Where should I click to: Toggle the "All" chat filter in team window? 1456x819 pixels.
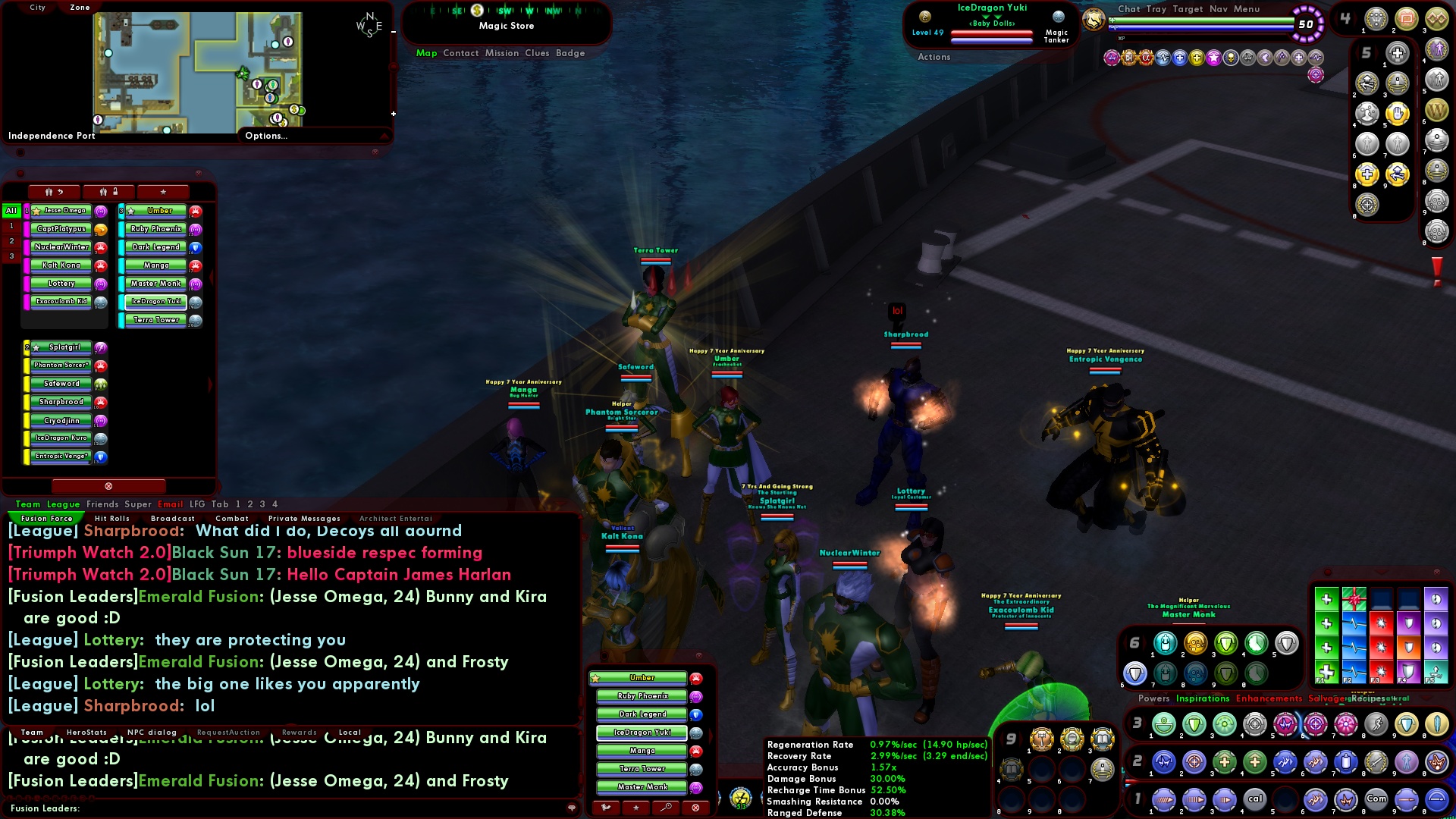(x=11, y=210)
